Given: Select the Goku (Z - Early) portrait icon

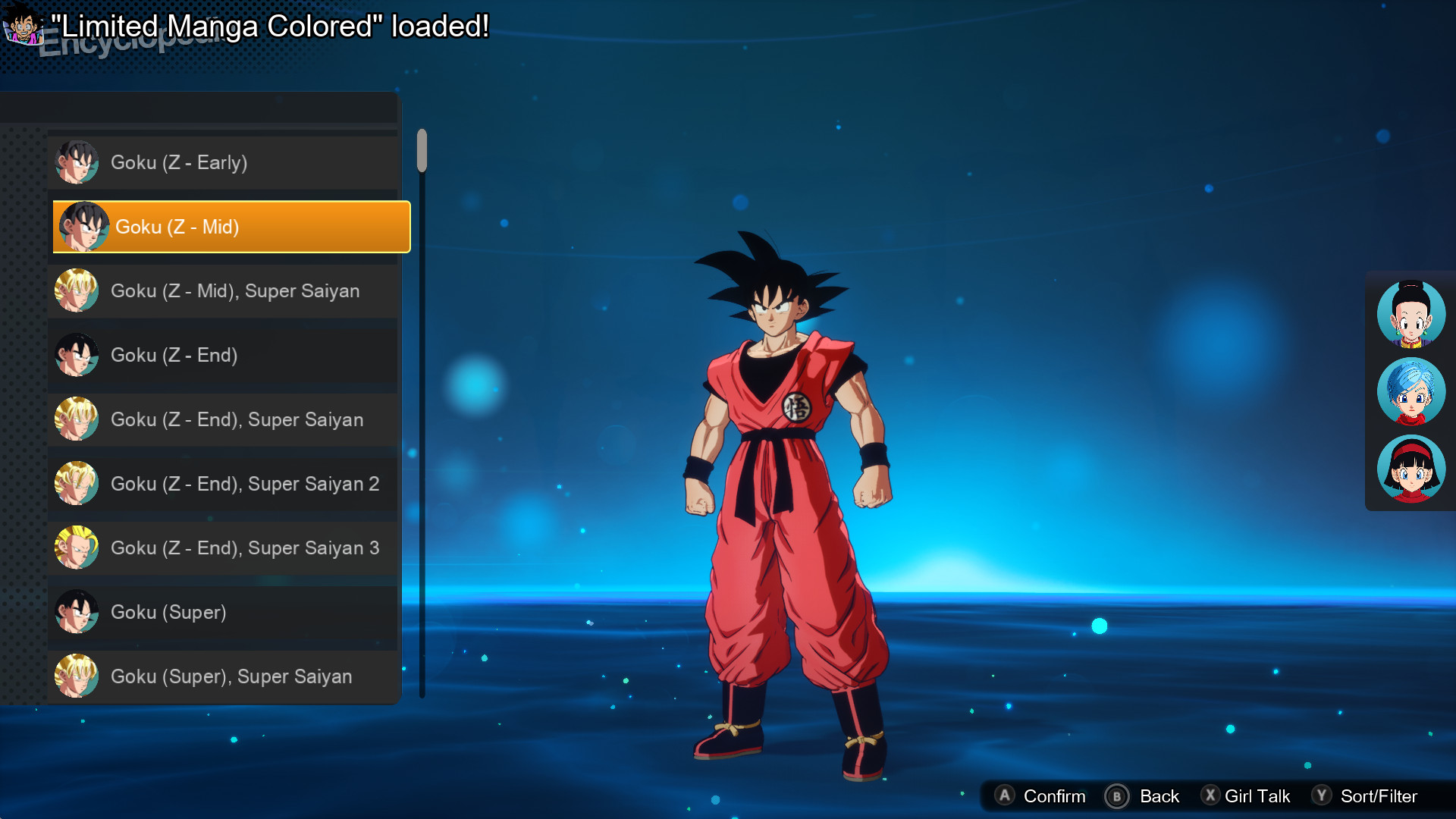Looking at the screenshot, I should [77, 162].
